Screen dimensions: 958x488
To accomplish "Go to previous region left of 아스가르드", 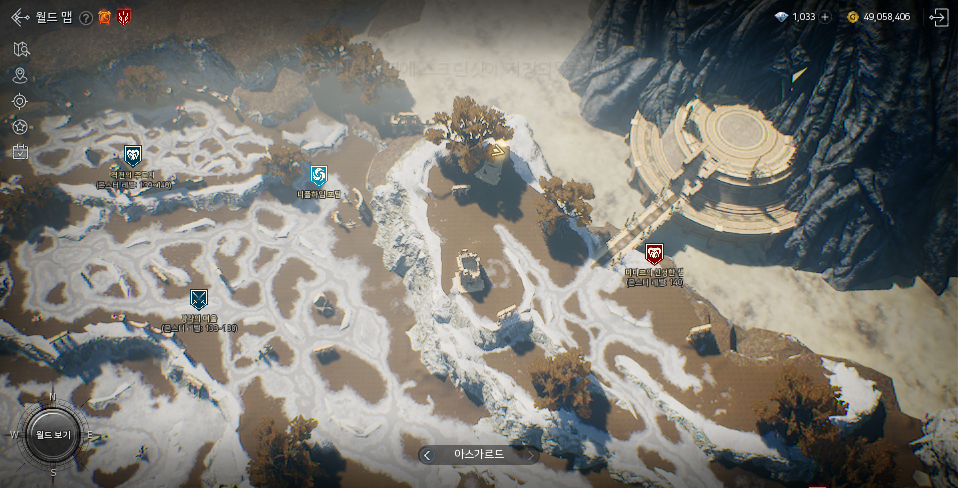I will click(x=427, y=455).
